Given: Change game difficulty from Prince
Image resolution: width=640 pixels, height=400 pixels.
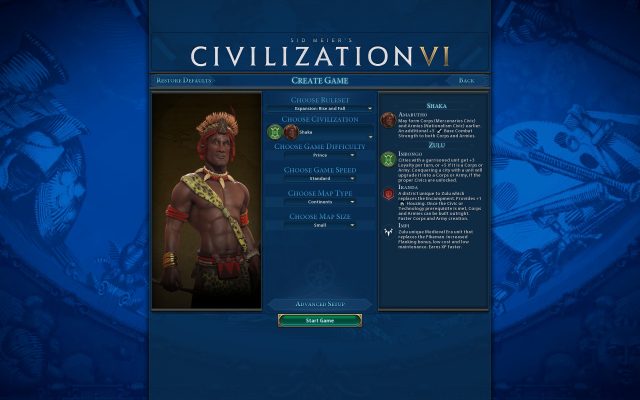Looking at the screenshot, I should (x=320, y=155).
